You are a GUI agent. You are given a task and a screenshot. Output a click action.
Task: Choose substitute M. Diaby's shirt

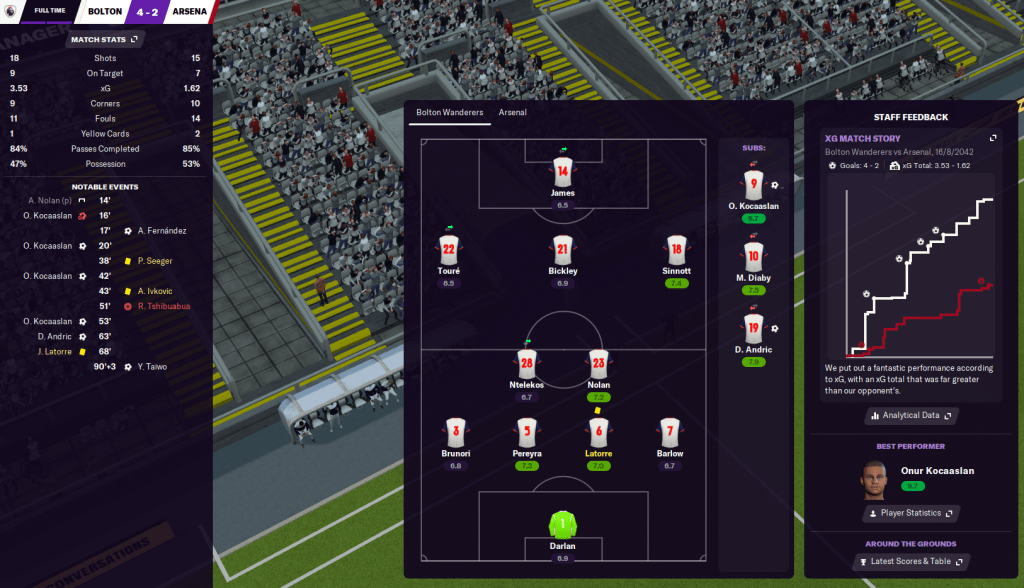pyautogui.click(x=754, y=256)
